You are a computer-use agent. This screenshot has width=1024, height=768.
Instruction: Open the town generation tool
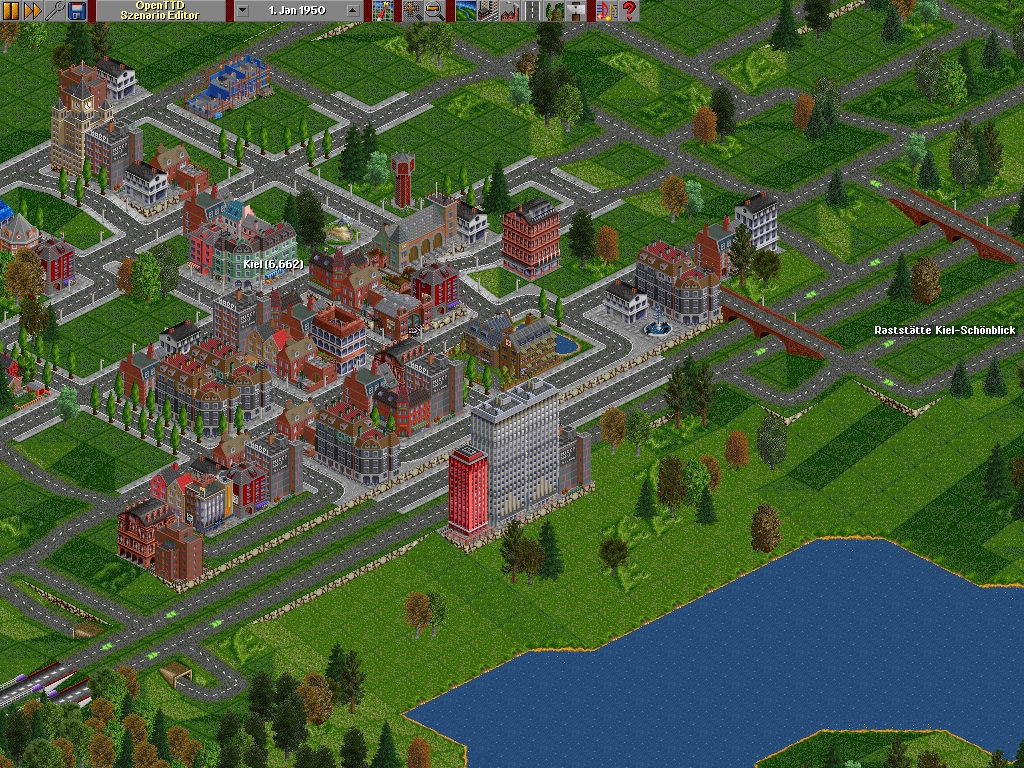click(488, 11)
